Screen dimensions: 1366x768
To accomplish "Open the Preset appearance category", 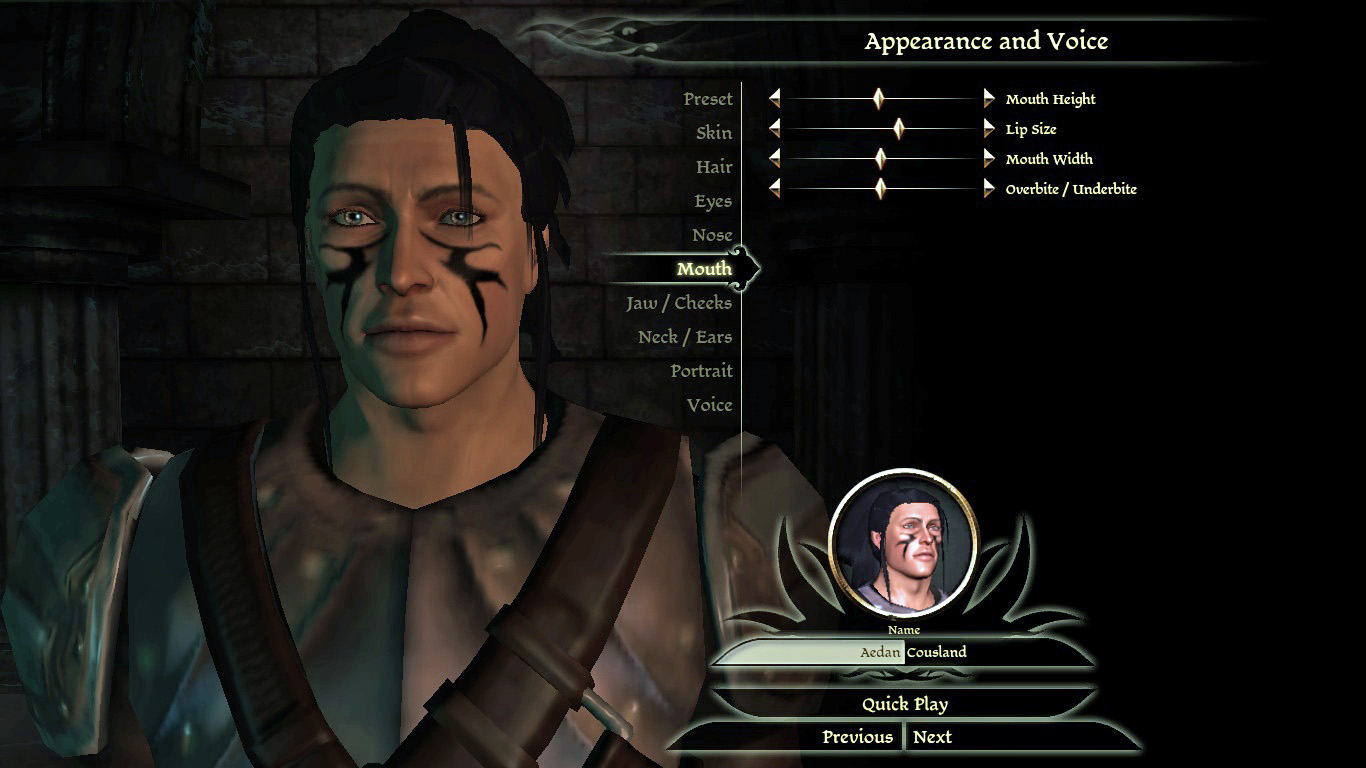I will [x=708, y=99].
